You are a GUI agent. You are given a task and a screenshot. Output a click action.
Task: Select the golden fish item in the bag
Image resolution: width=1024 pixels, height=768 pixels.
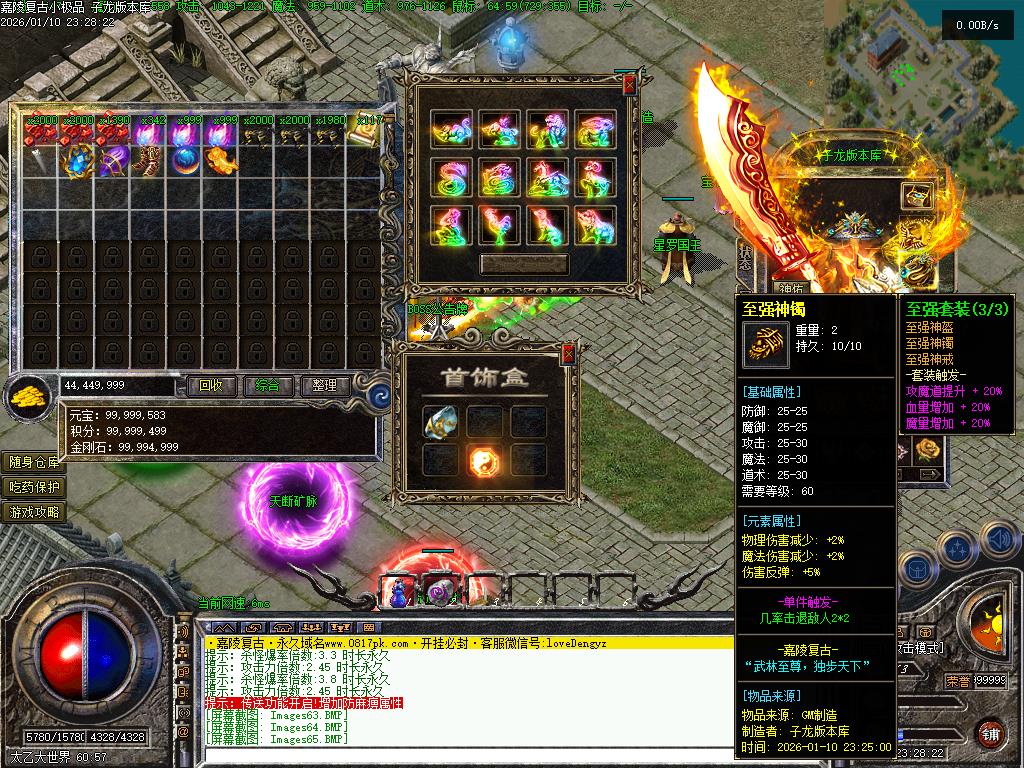(220, 160)
